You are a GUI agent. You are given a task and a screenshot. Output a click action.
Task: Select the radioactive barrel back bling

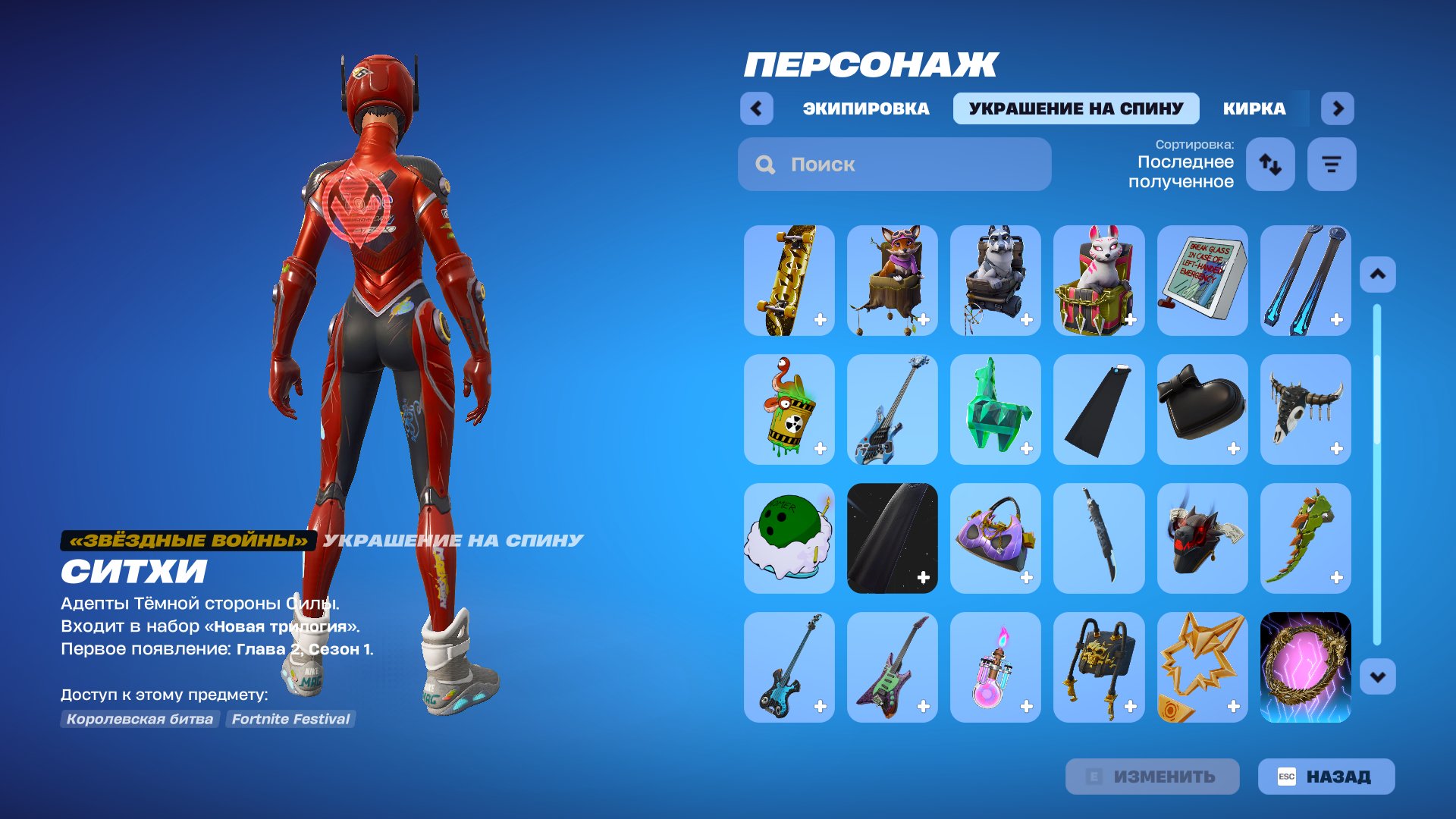789,409
